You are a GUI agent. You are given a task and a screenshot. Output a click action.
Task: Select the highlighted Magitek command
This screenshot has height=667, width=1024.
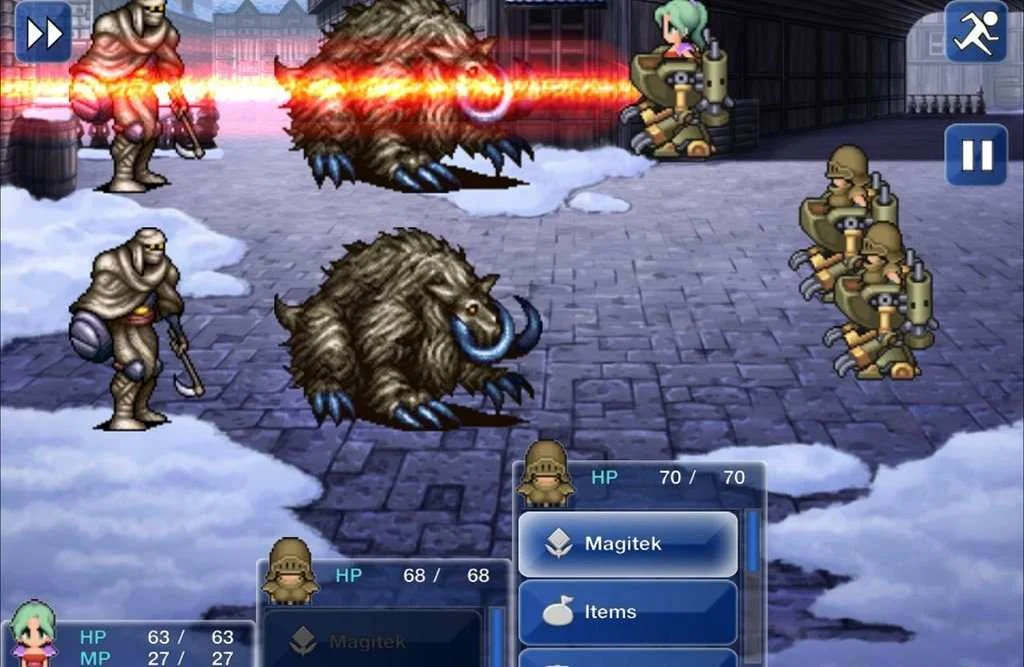pos(628,544)
